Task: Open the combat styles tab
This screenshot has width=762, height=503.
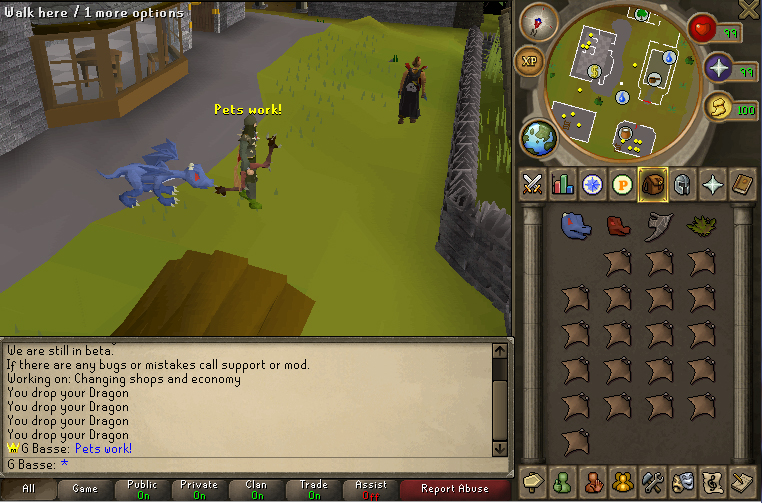Action: (x=533, y=185)
